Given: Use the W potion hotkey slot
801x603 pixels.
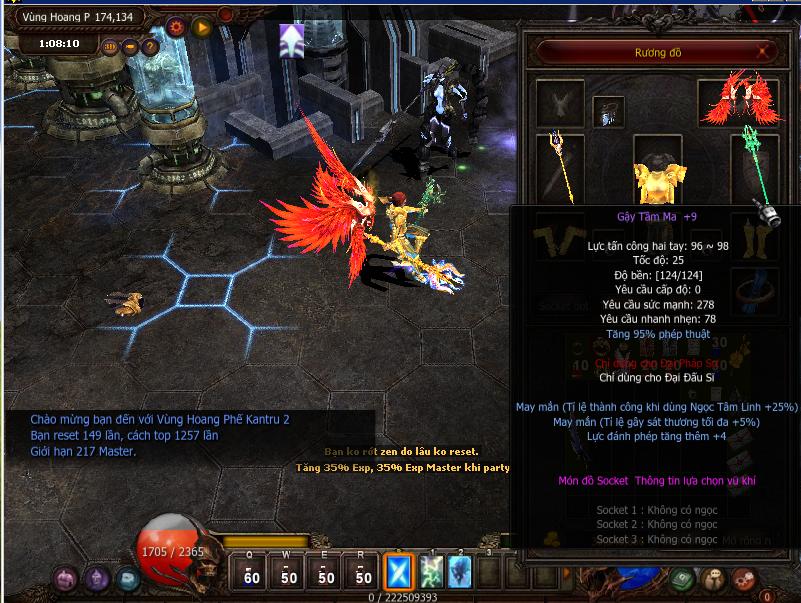Looking at the screenshot, I should (x=289, y=572).
